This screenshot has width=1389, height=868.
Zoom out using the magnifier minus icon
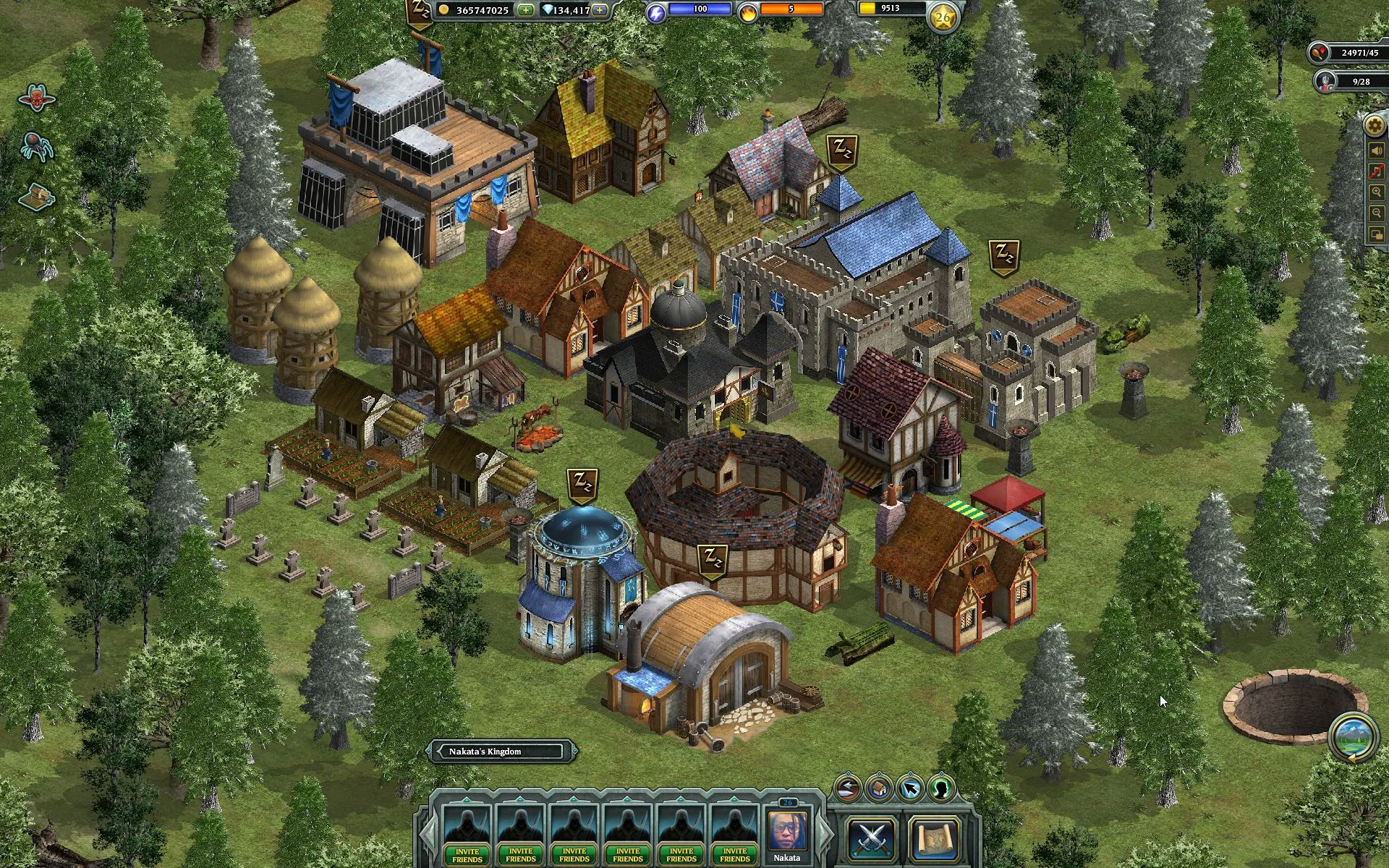point(1377,212)
